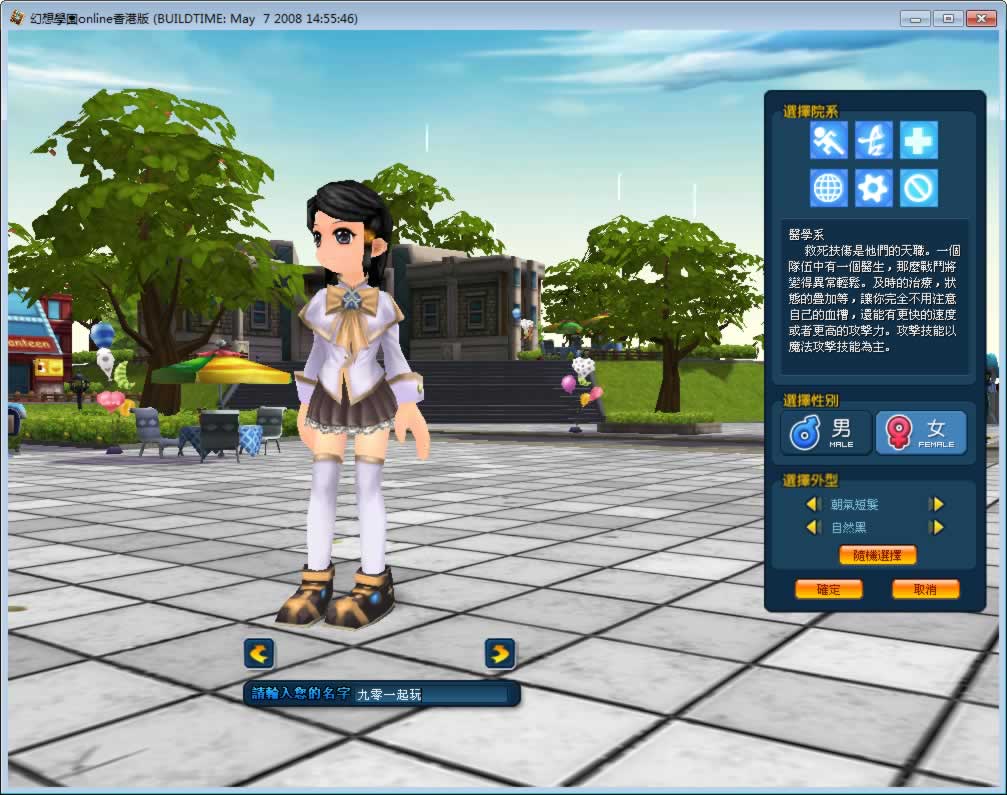Switch to the previous hairstyle
Image resolution: width=1007 pixels, height=795 pixels.
[812, 504]
